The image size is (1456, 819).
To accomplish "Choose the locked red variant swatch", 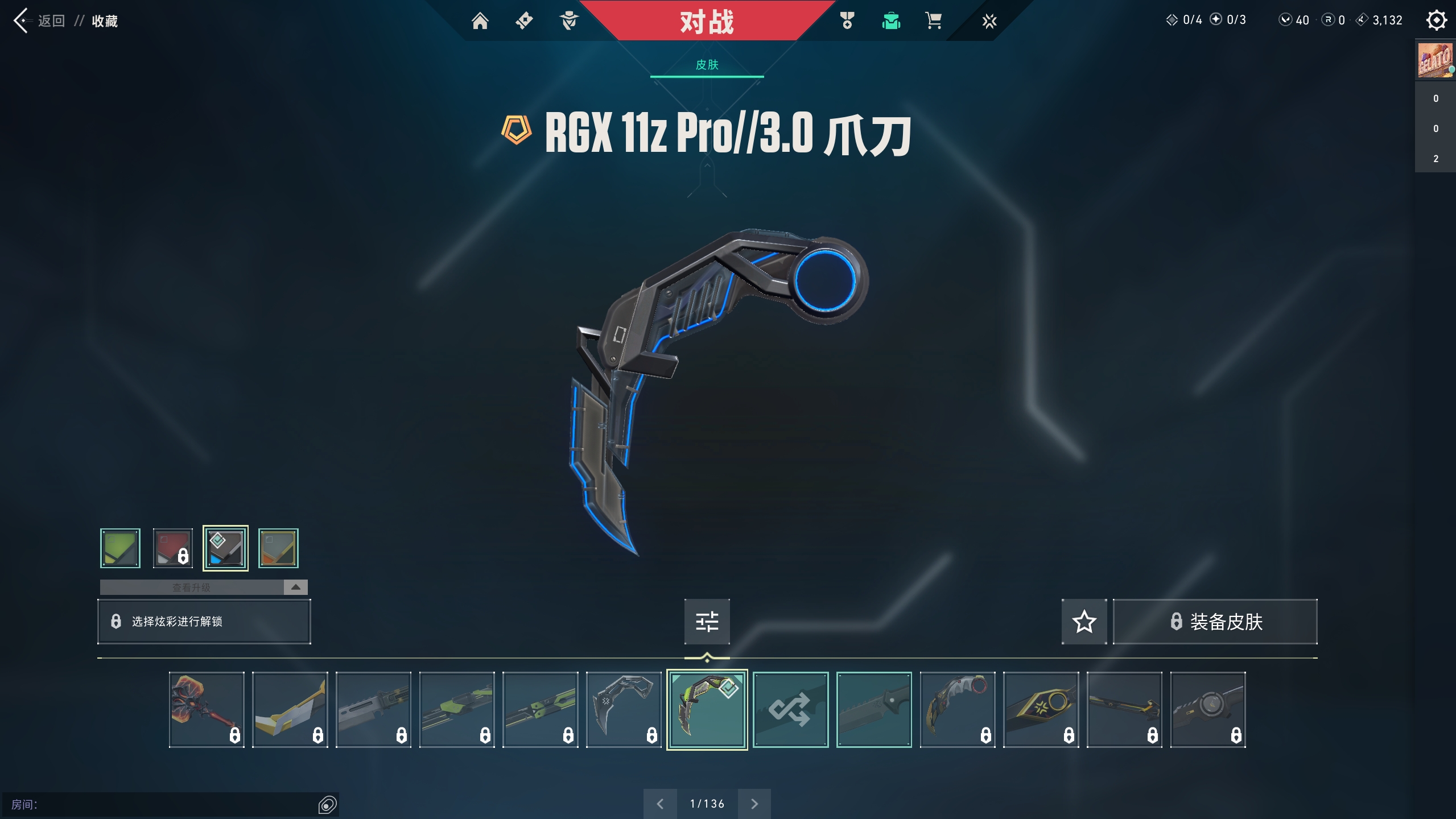I will [173, 548].
